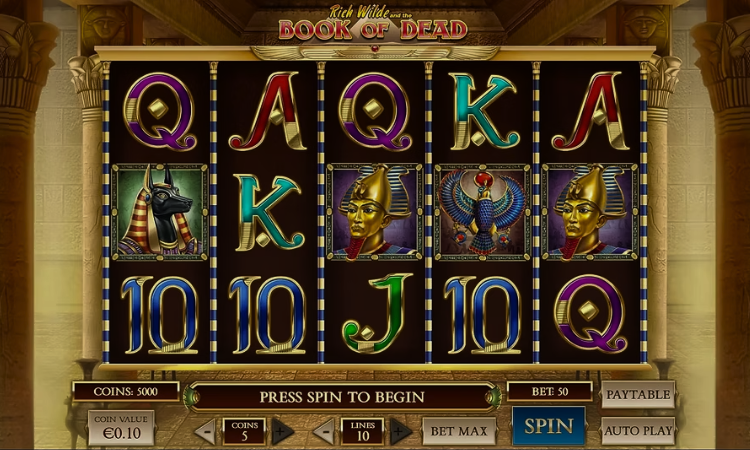This screenshot has width=750, height=450.
Task: Raise the number of lines
Action: [x=400, y=432]
